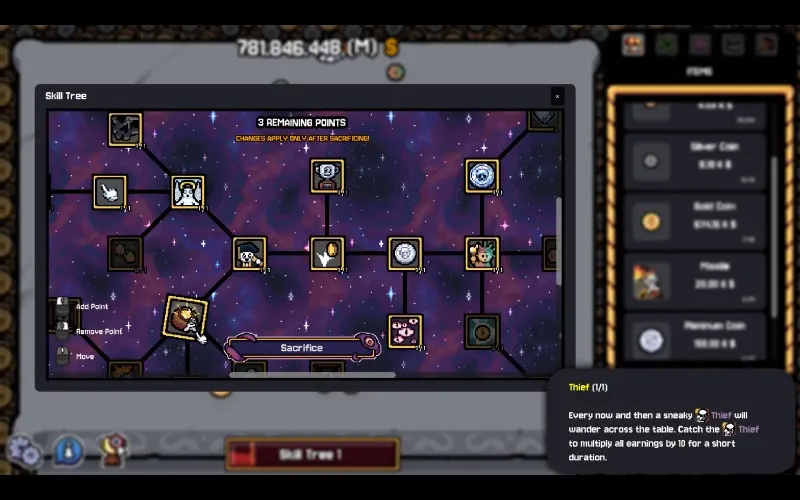Image resolution: width=800 pixels, height=500 pixels.
Task: Confirm with the Sacrifice button
Action: [301, 348]
